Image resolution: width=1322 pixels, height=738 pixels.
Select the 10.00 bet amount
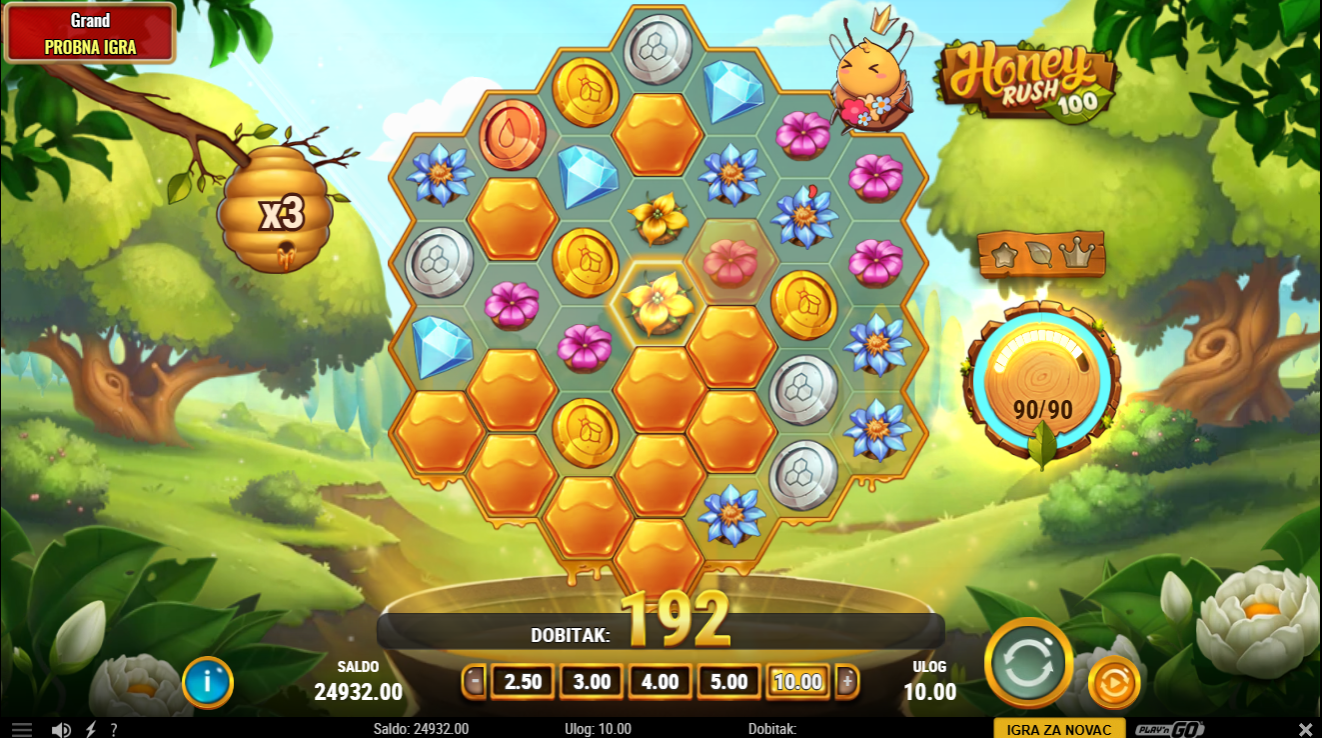click(798, 682)
